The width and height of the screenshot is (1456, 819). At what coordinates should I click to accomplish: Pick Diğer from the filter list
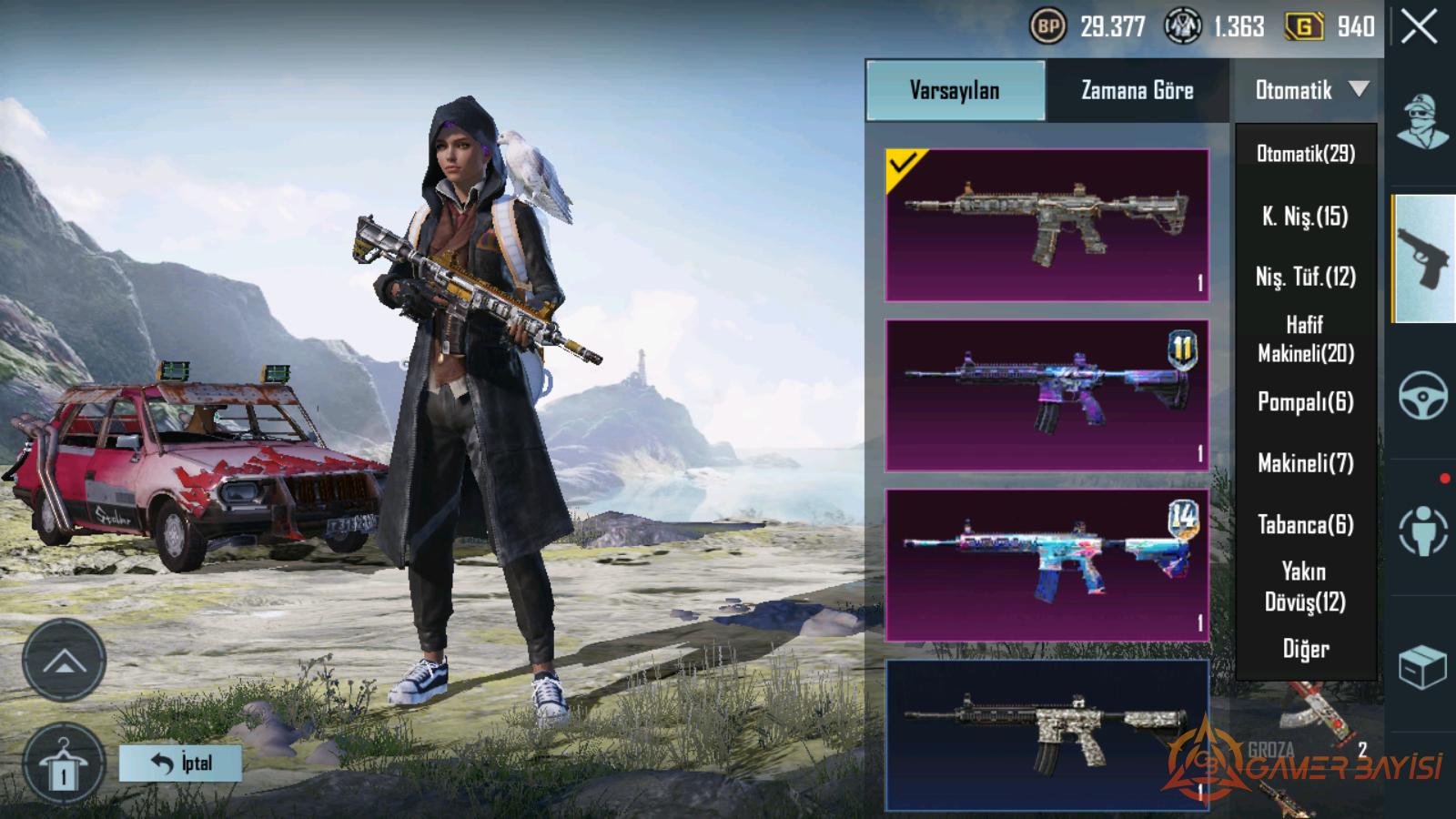tap(1305, 649)
